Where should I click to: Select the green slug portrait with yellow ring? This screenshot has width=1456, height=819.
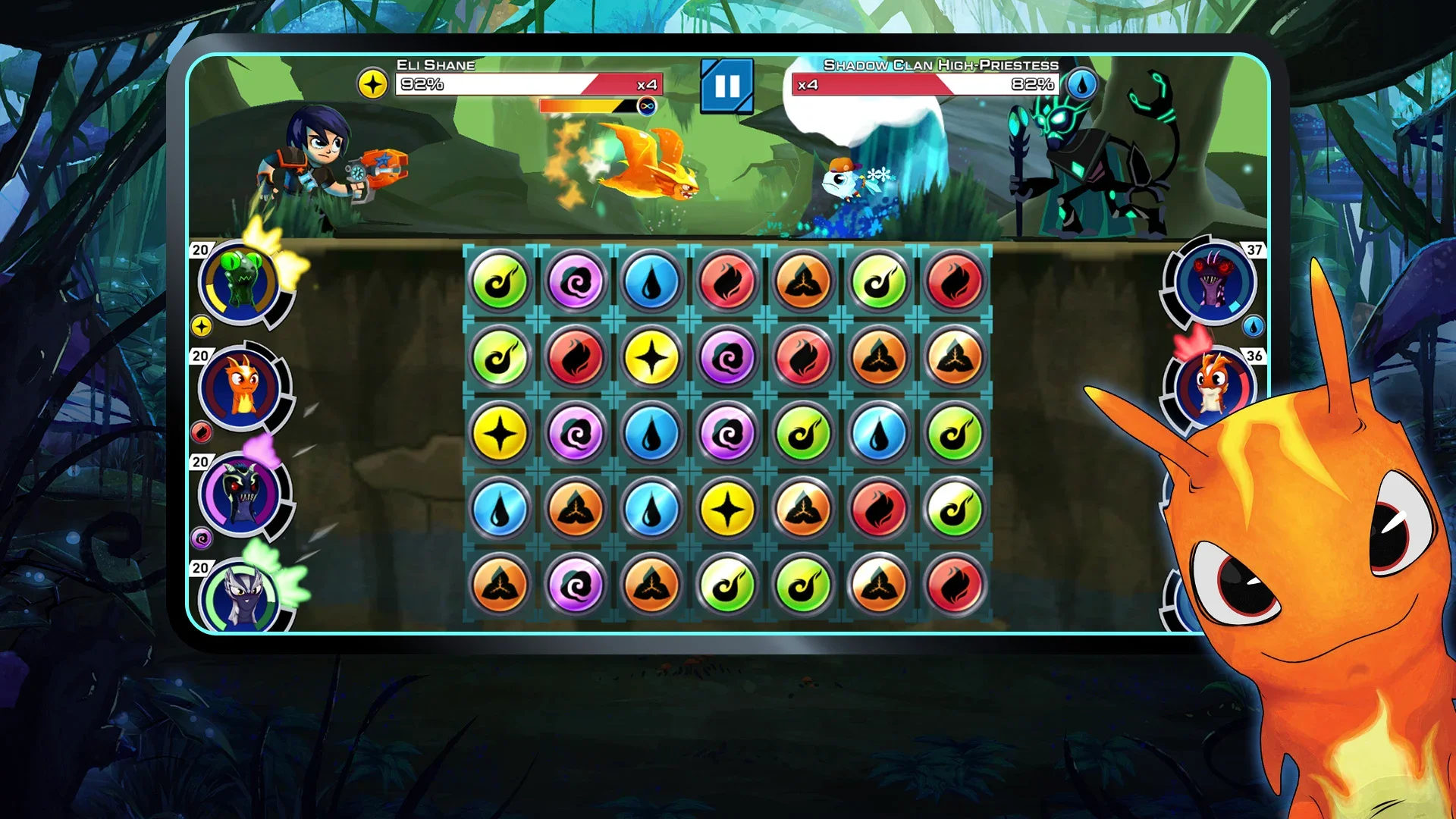240,283
